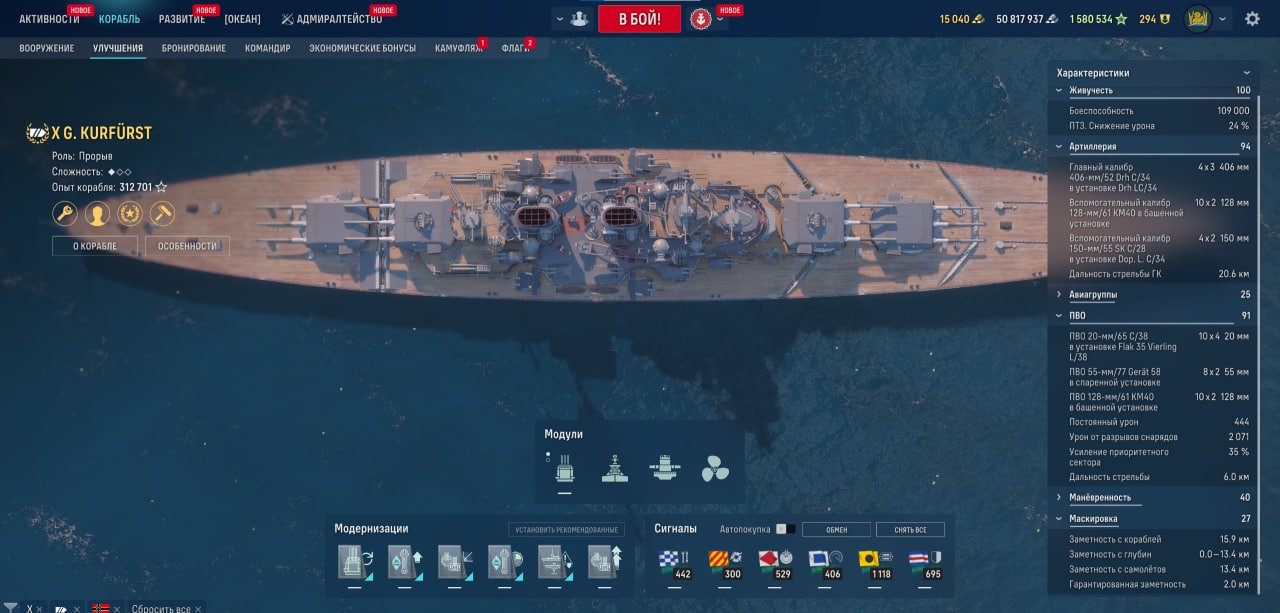Switch to the Камуфляж tab
The width and height of the screenshot is (1280, 613).
458,48
